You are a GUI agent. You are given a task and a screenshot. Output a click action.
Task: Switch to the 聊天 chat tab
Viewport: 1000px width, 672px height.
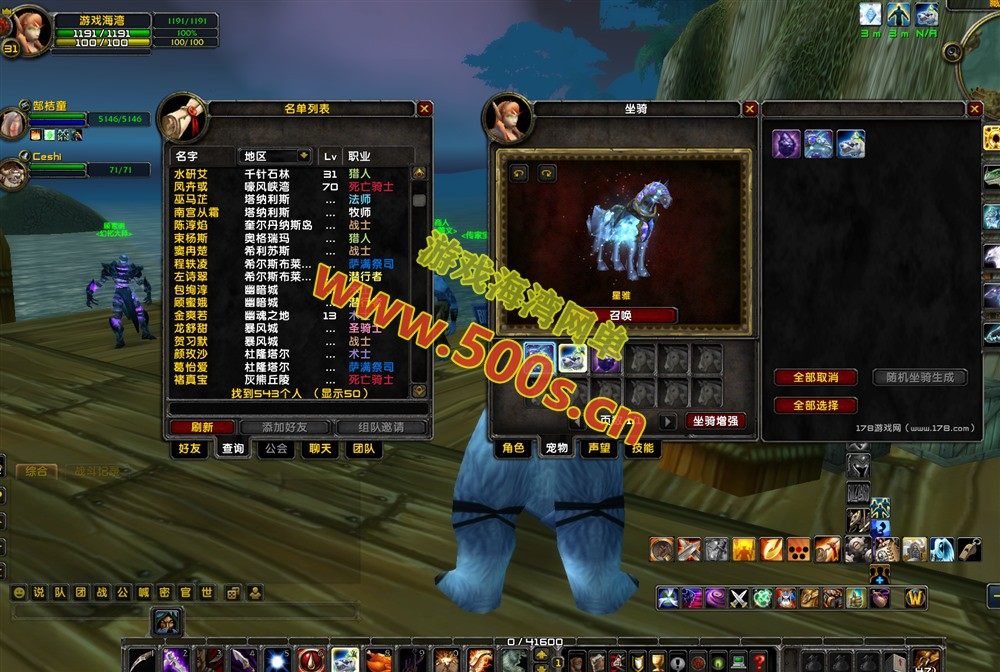point(319,449)
